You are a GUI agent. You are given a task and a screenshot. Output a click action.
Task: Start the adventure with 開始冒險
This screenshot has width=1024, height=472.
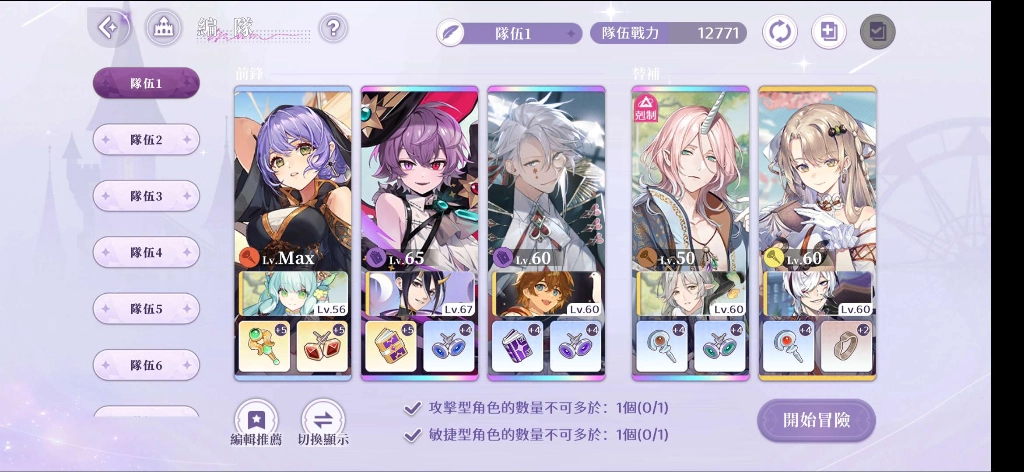point(816,420)
